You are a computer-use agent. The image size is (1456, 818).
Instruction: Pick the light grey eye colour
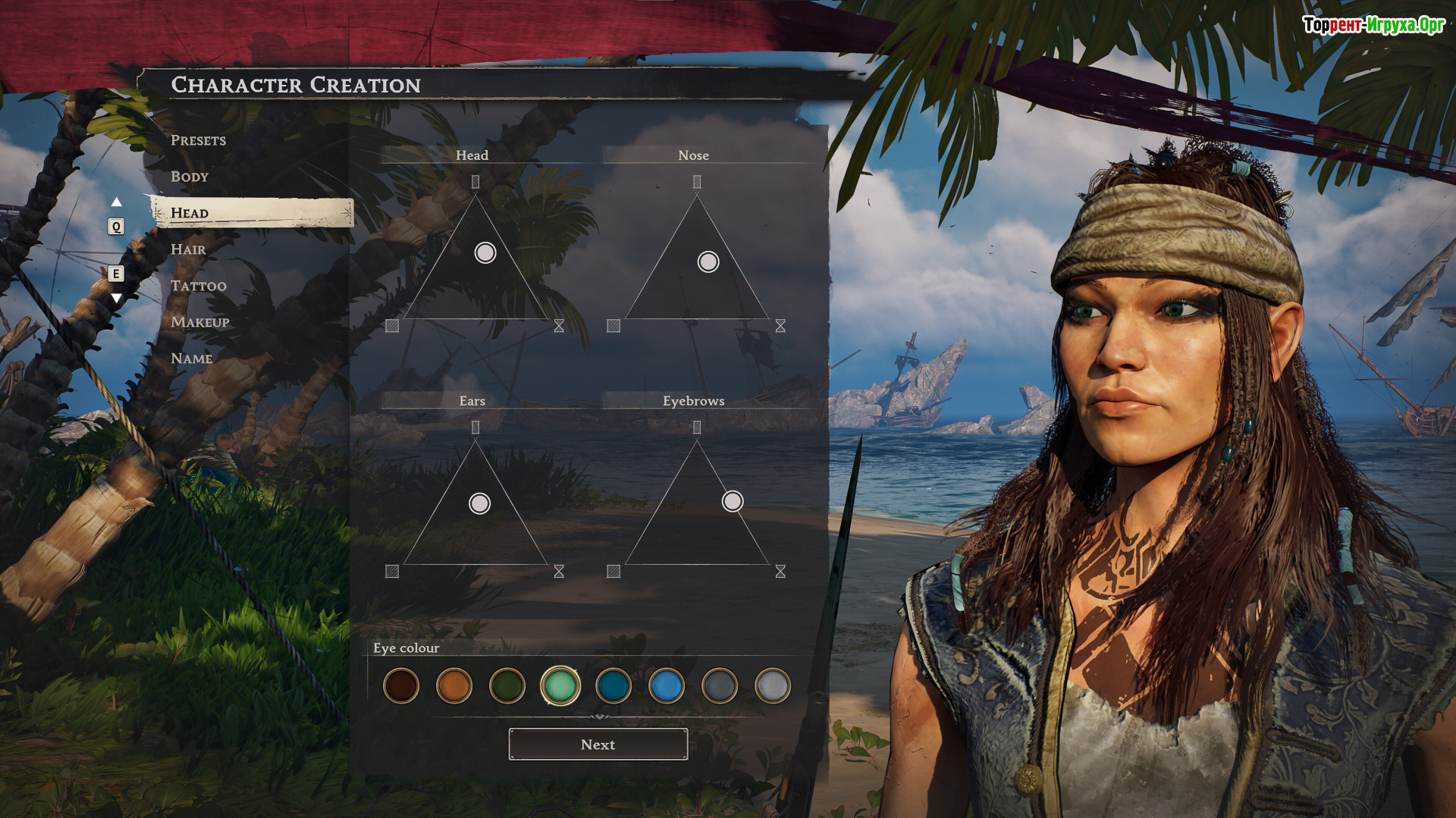tap(773, 686)
